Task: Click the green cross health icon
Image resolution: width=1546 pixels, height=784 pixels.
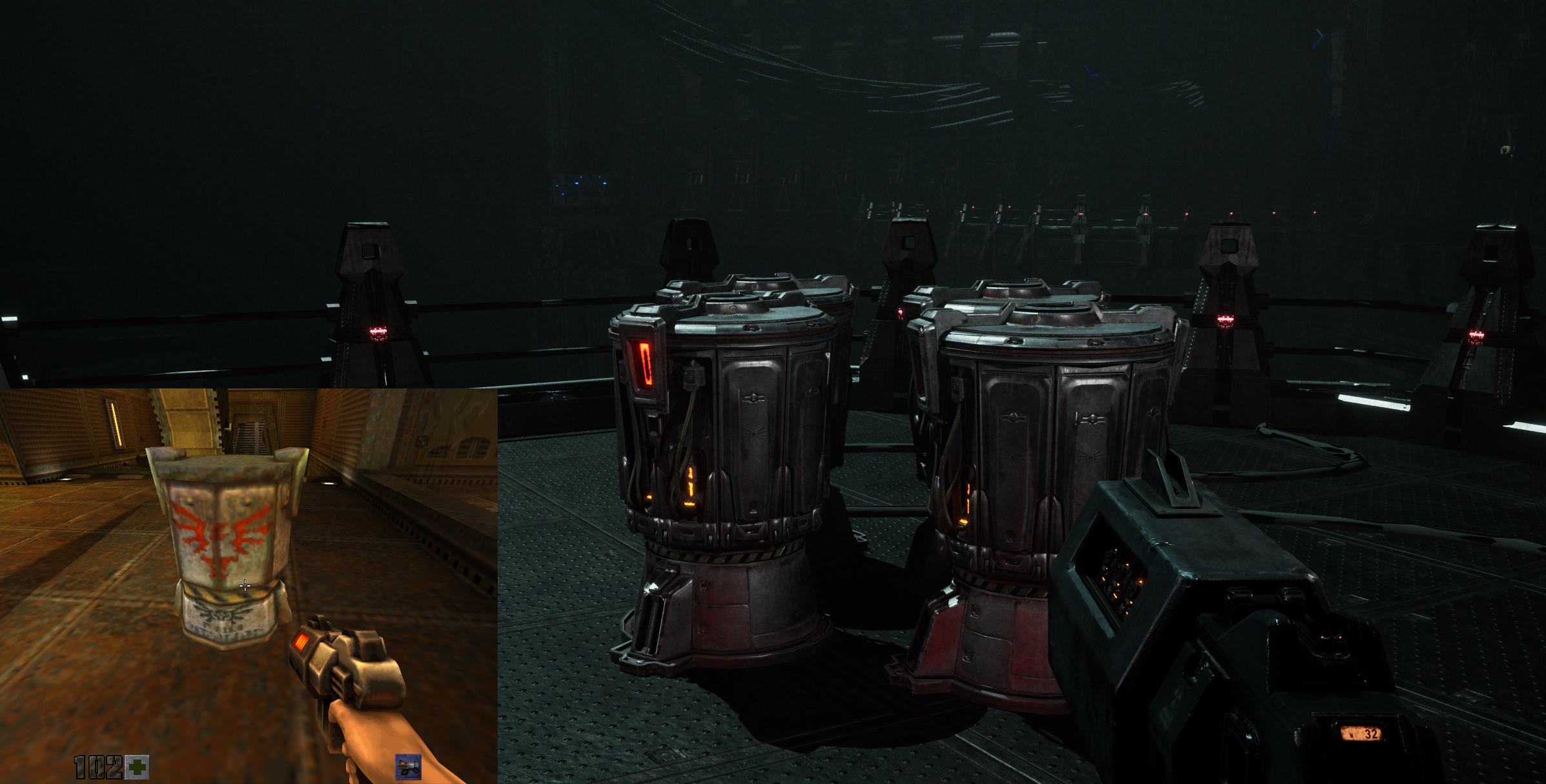Action: [137, 767]
